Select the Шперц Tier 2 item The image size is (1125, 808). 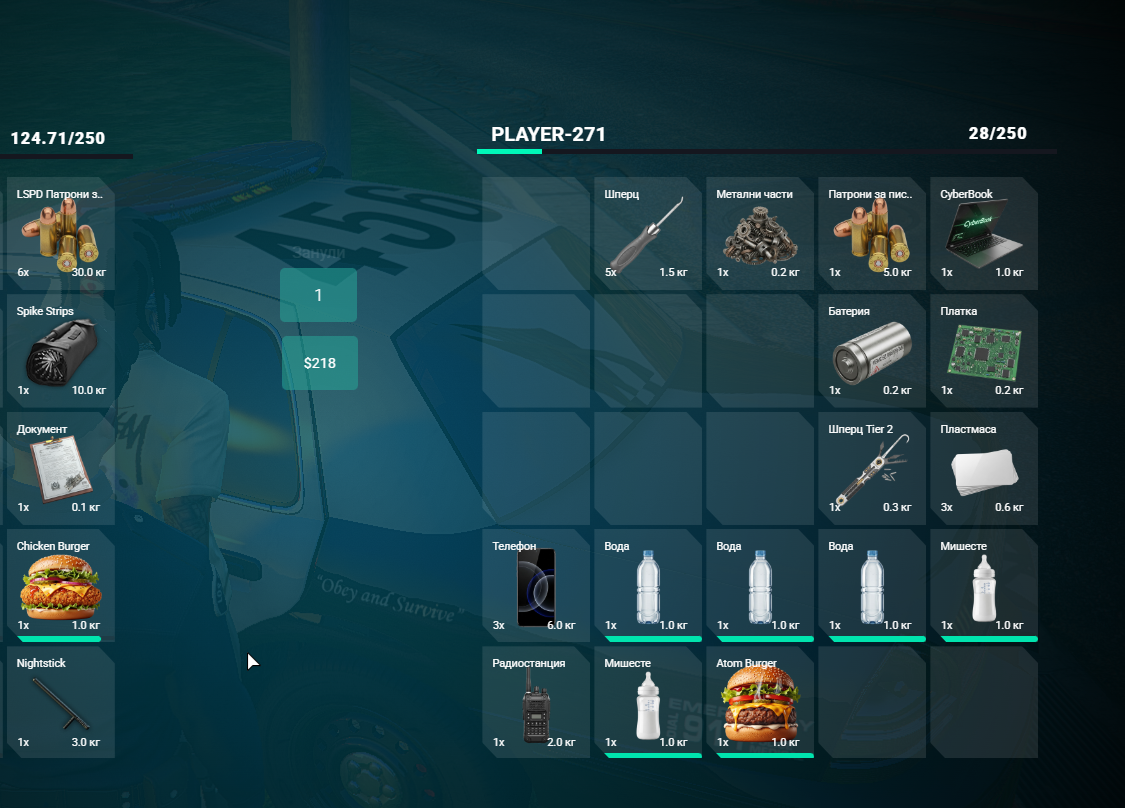click(x=871, y=469)
